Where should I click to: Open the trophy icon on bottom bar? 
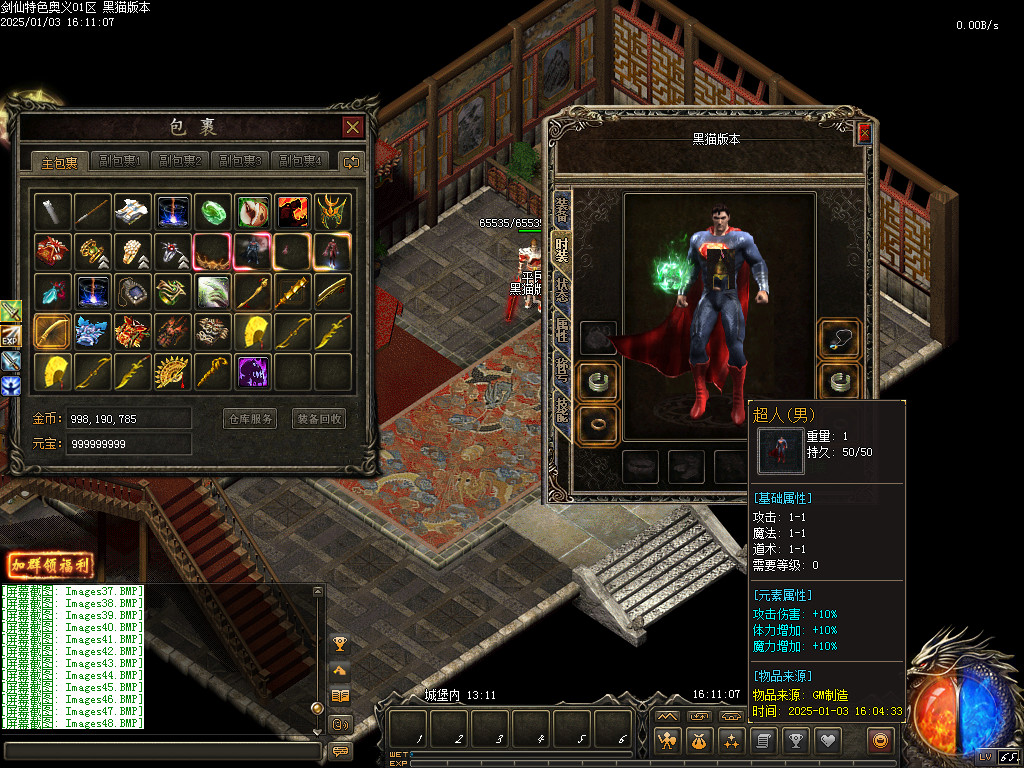pyautogui.click(x=795, y=741)
